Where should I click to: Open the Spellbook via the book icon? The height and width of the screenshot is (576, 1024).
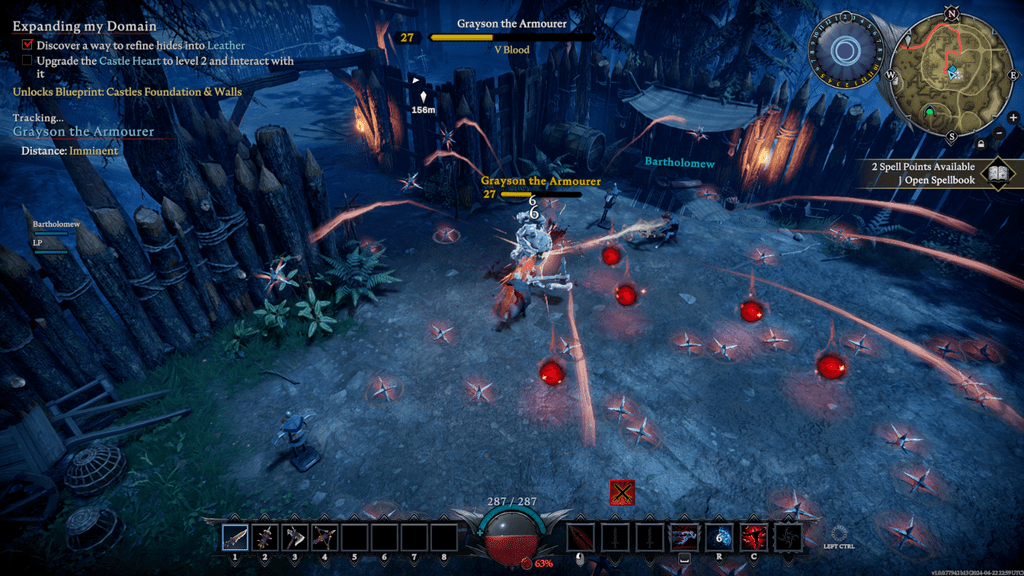coord(996,174)
